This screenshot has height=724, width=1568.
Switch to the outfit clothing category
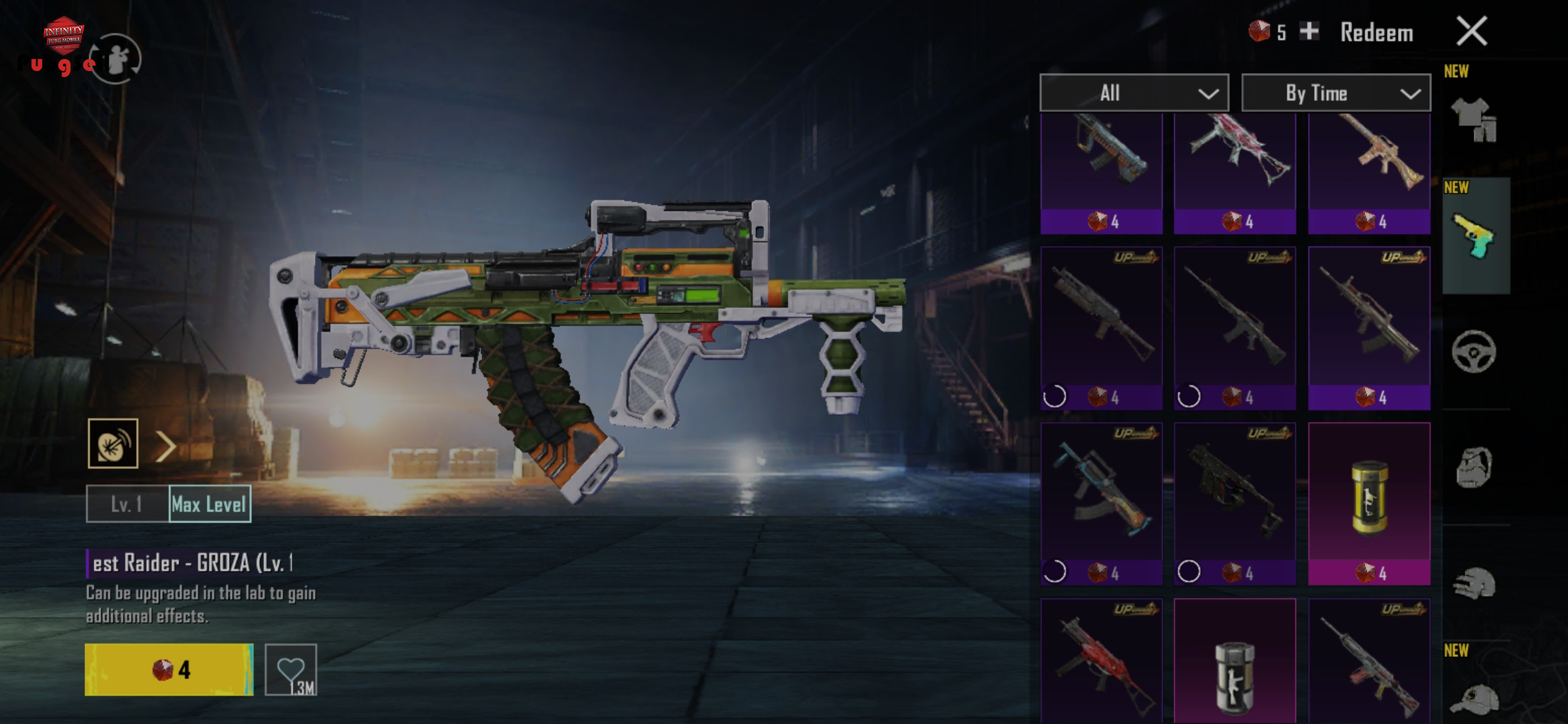1475,119
